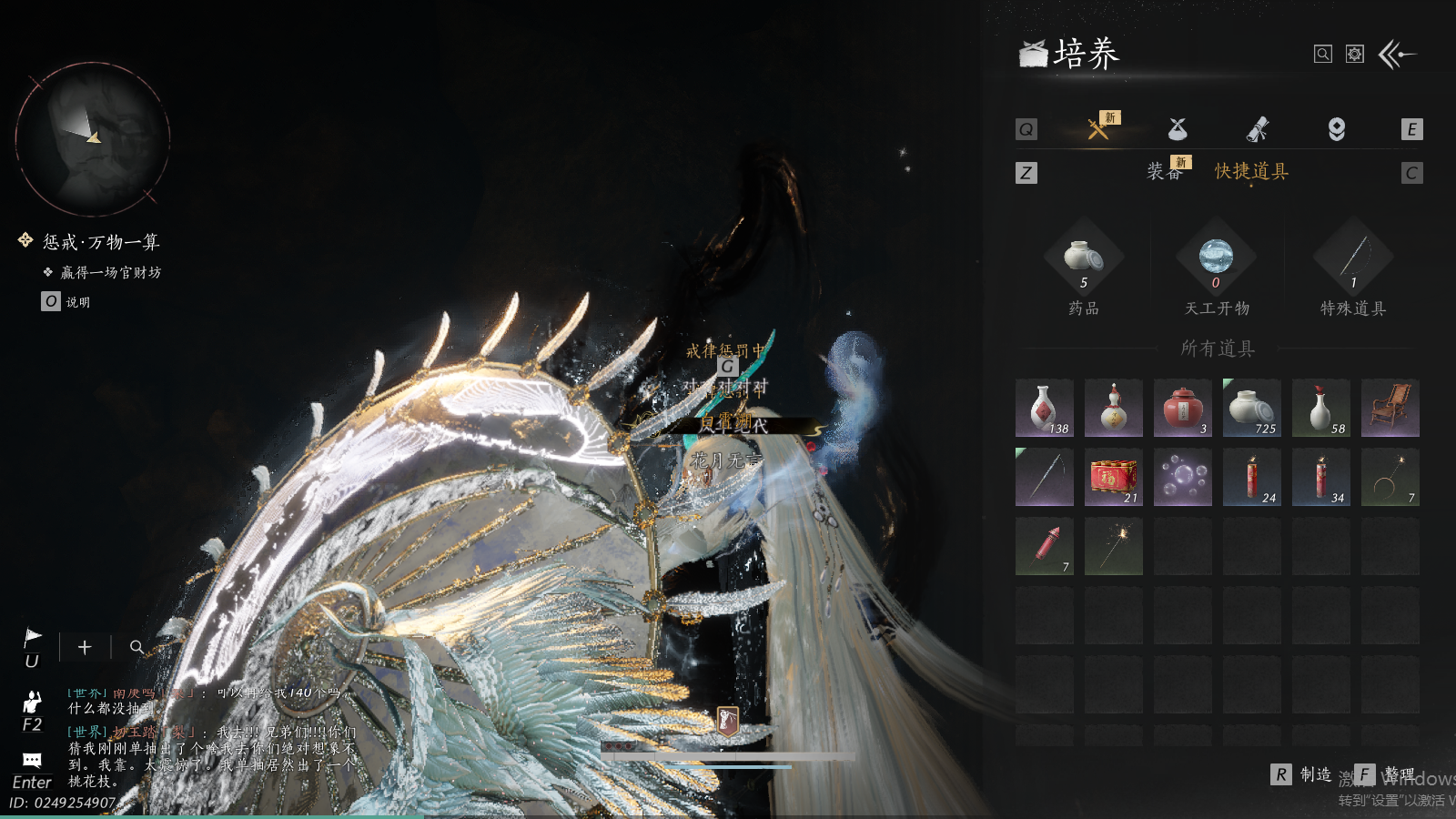Open the pouch bag tab
This screenshot has height=819, width=1456.
tap(1178, 129)
